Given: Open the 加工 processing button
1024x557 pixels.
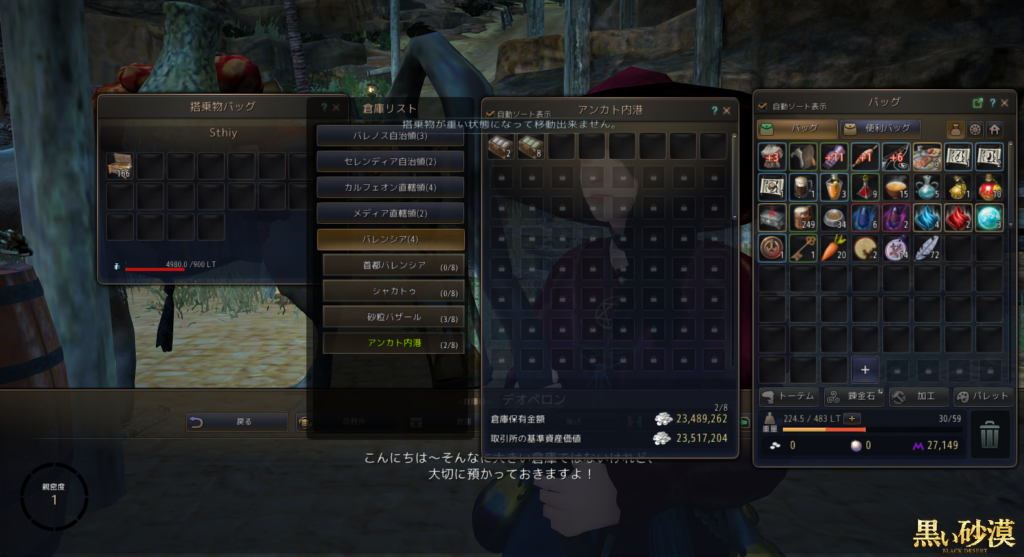Looking at the screenshot, I should (918, 396).
